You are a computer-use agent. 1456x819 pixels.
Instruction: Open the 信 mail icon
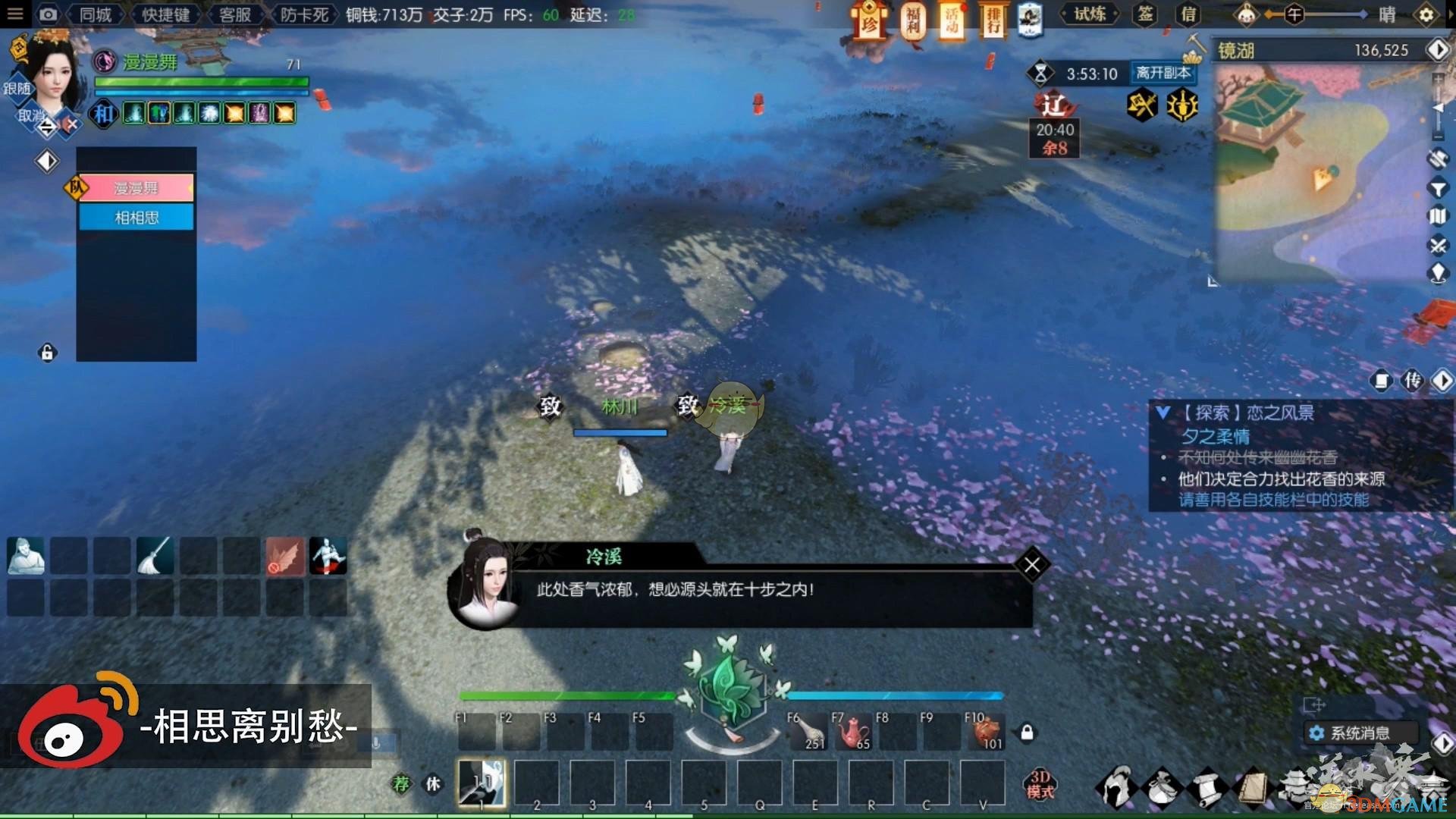(1187, 14)
